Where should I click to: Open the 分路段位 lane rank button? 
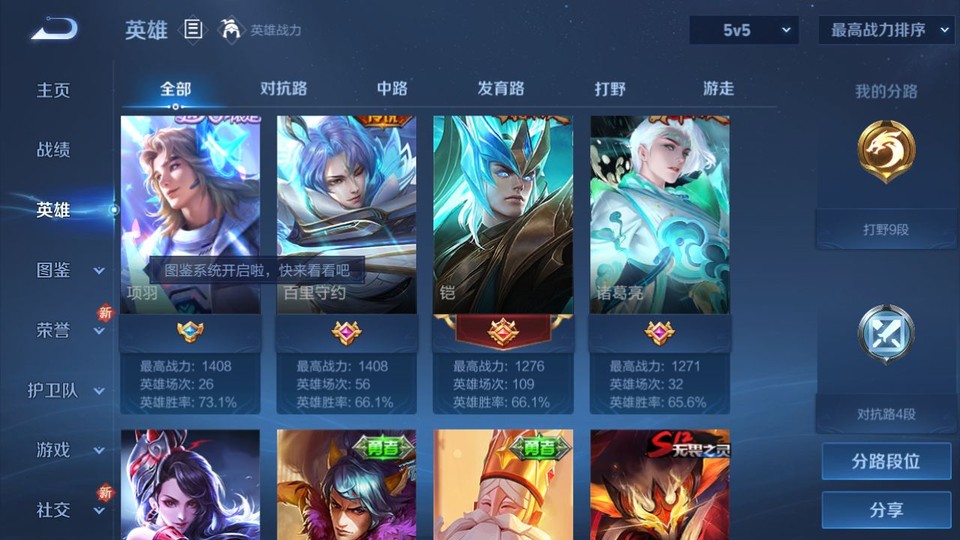(x=886, y=462)
